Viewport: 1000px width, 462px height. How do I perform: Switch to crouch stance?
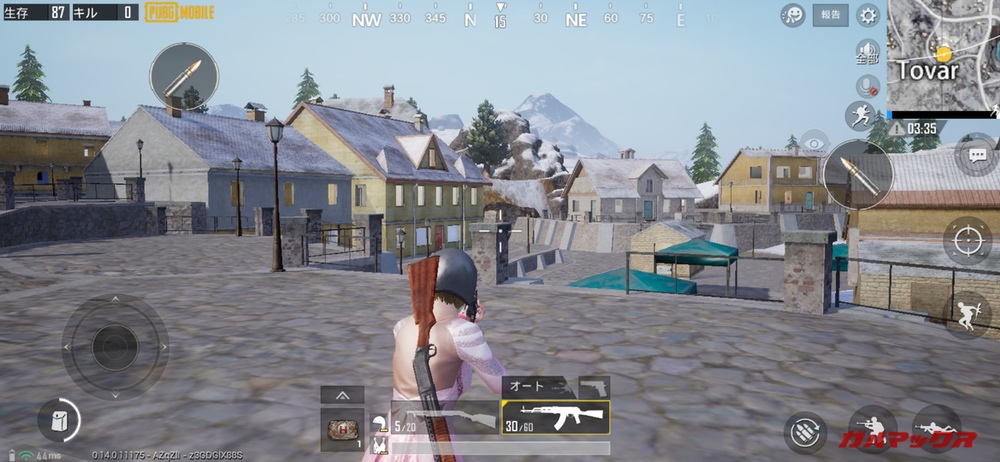click(871, 430)
